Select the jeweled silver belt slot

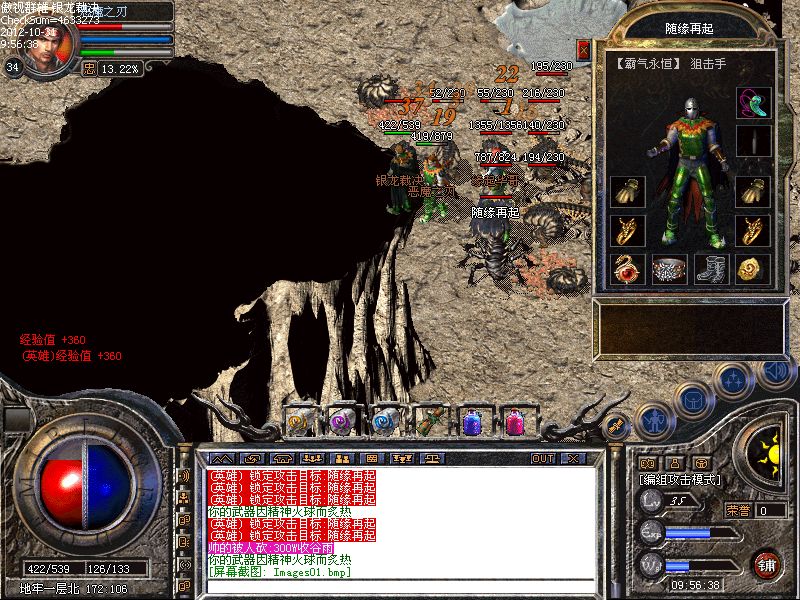pos(669,268)
